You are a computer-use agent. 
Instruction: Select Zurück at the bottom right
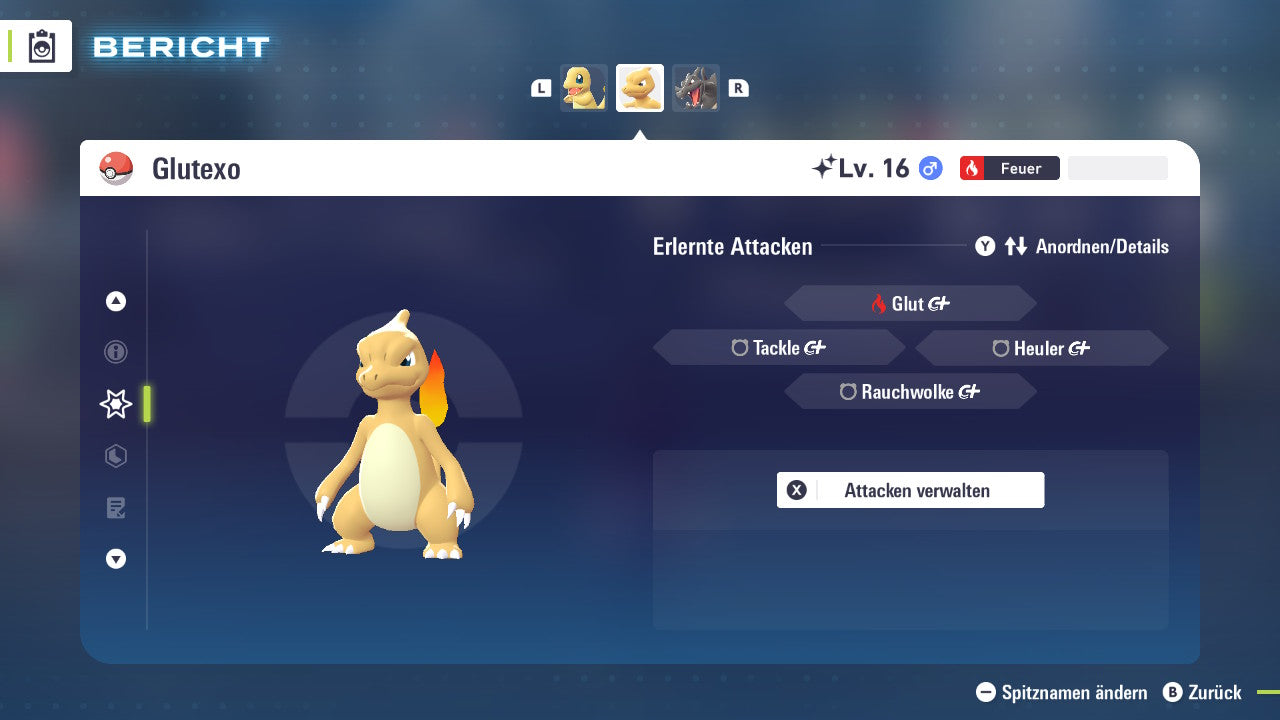1203,693
